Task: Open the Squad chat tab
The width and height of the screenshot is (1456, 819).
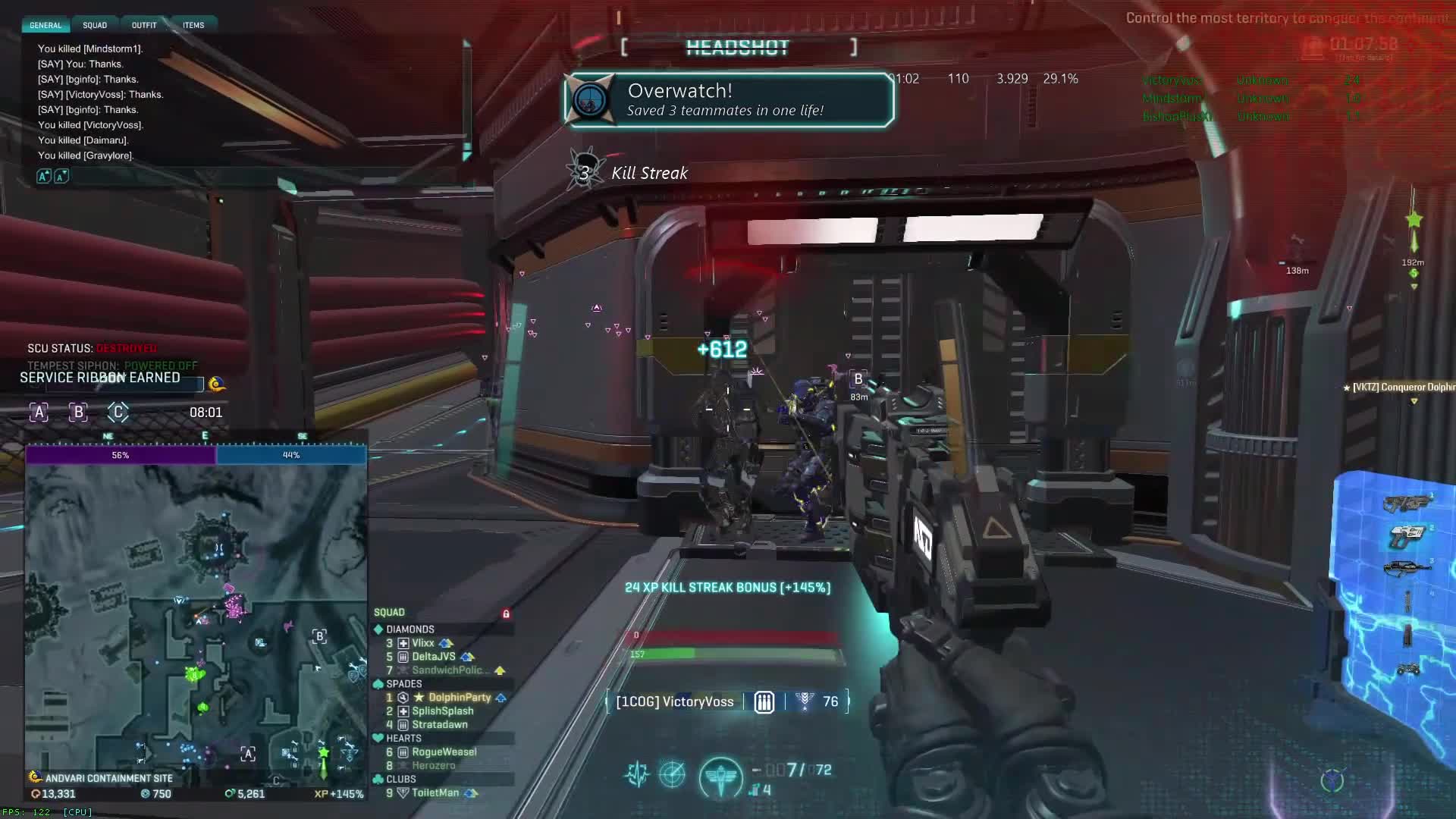Action: pyautogui.click(x=95, y=25)
